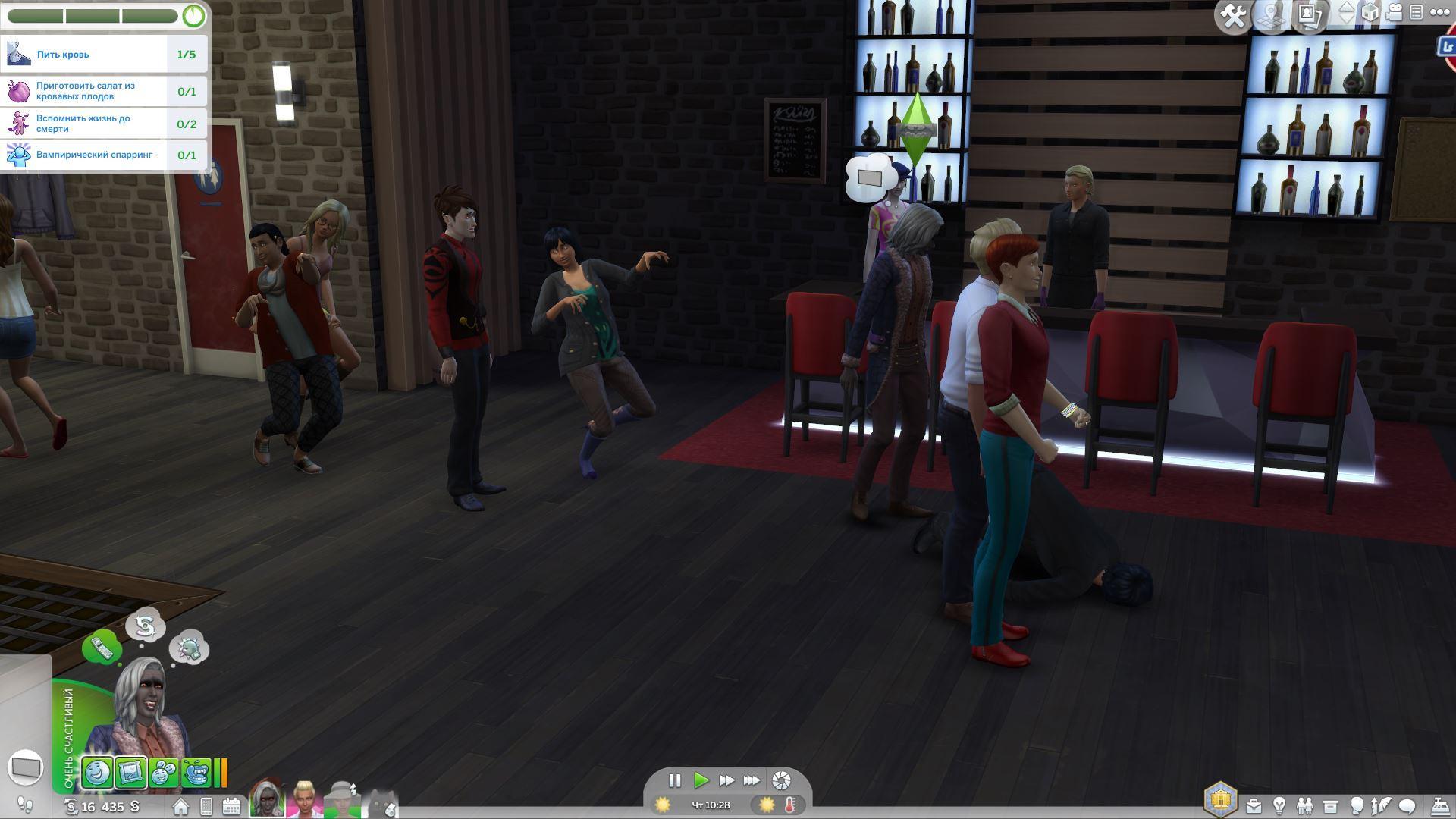The image size is (1456, 819).
Task: Set the game to normal play speed
Action: 701,780
